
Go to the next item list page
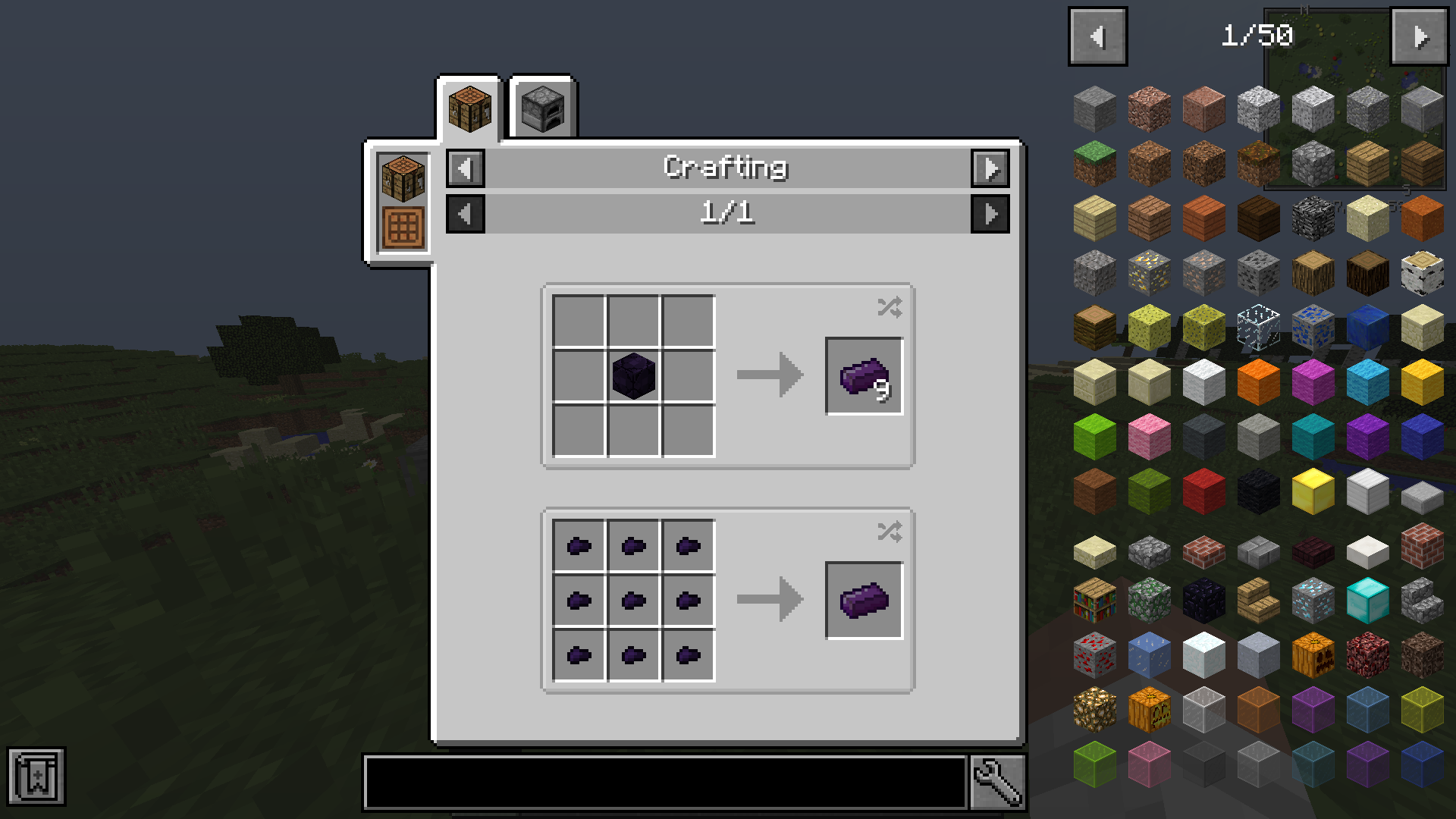click(x=1419, y=35)
